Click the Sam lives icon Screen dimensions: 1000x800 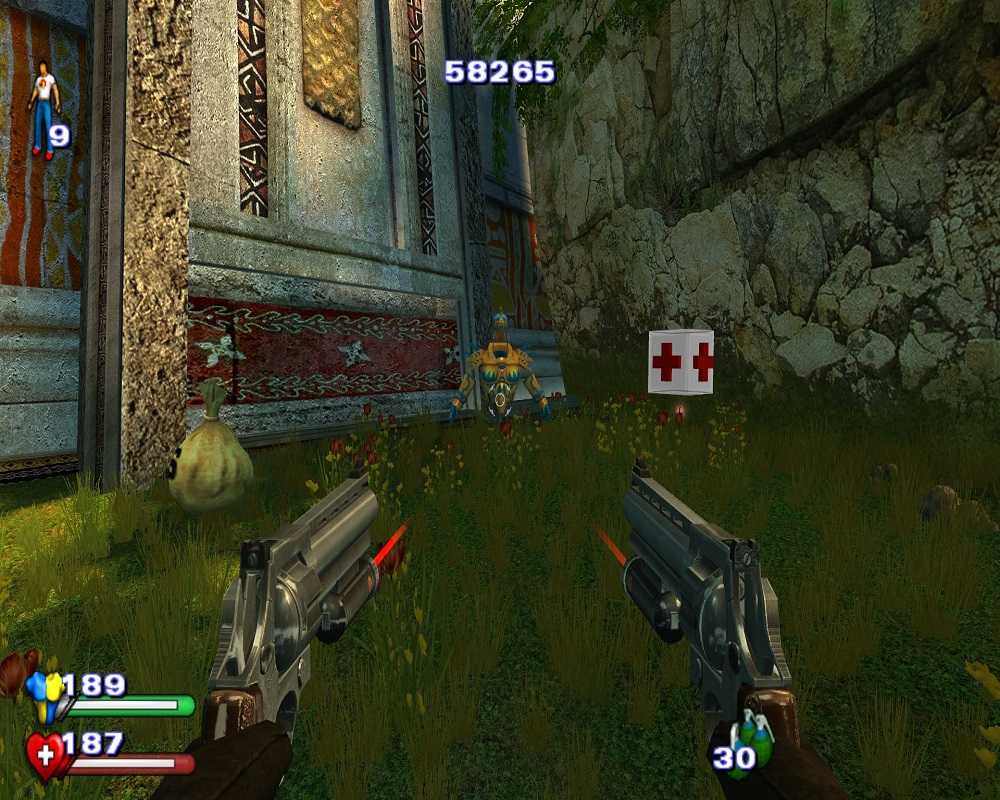click(x=42, y=110)
